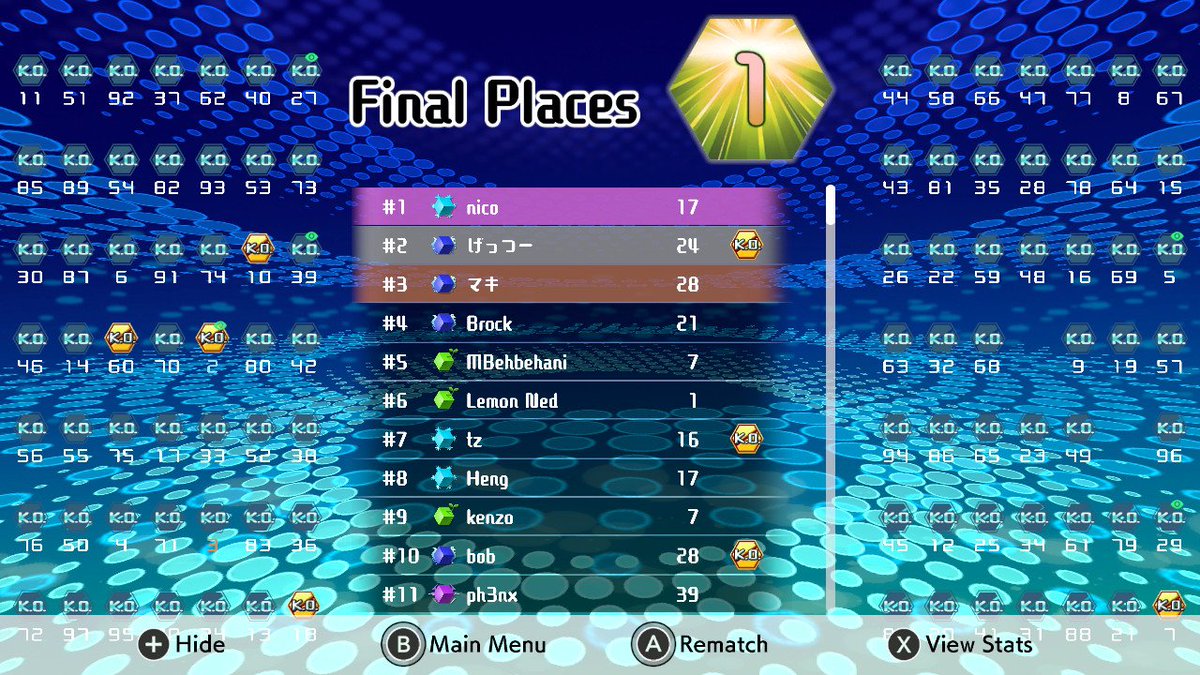Pick Brock's row in the standings

[568, 324]
